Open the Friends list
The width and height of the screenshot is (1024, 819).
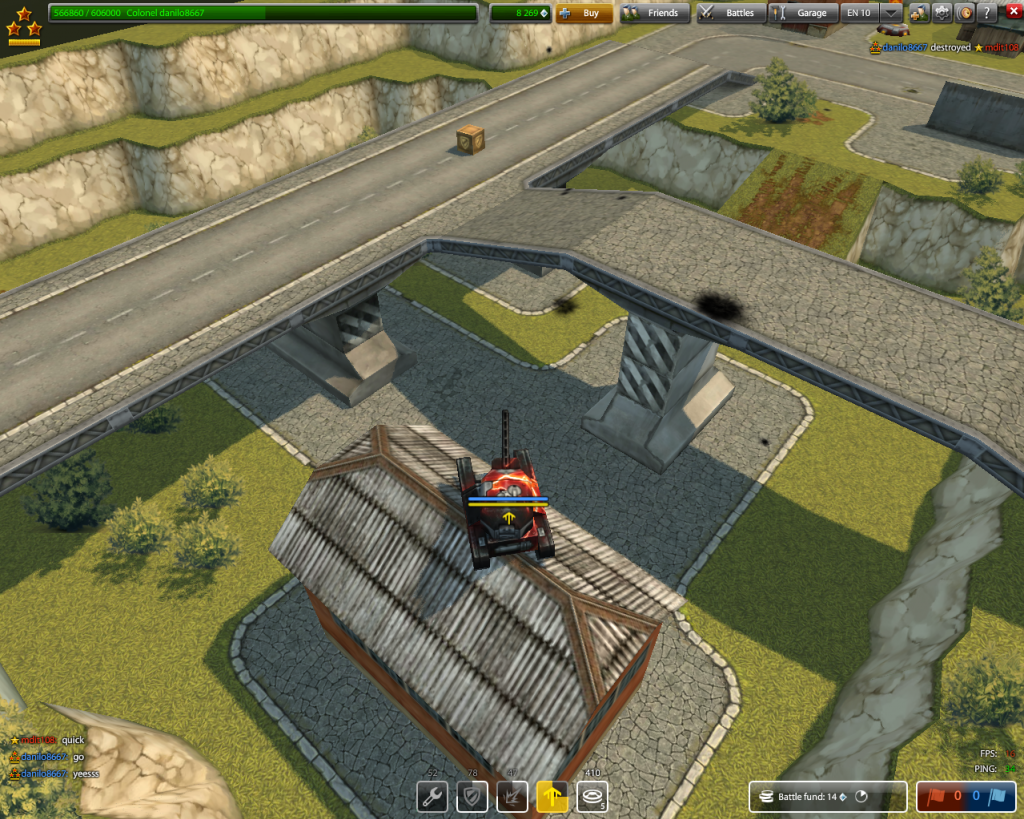(654, 13)
